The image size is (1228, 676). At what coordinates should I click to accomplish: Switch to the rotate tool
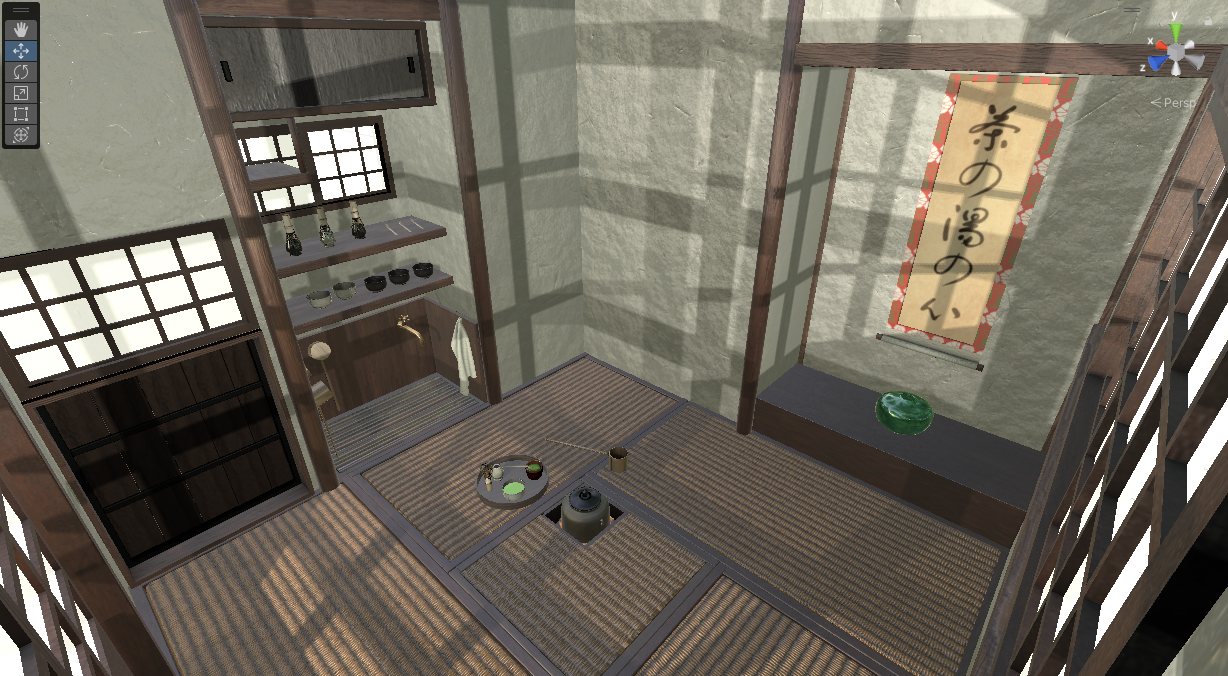pyautogui.click(x=21, y=72)
